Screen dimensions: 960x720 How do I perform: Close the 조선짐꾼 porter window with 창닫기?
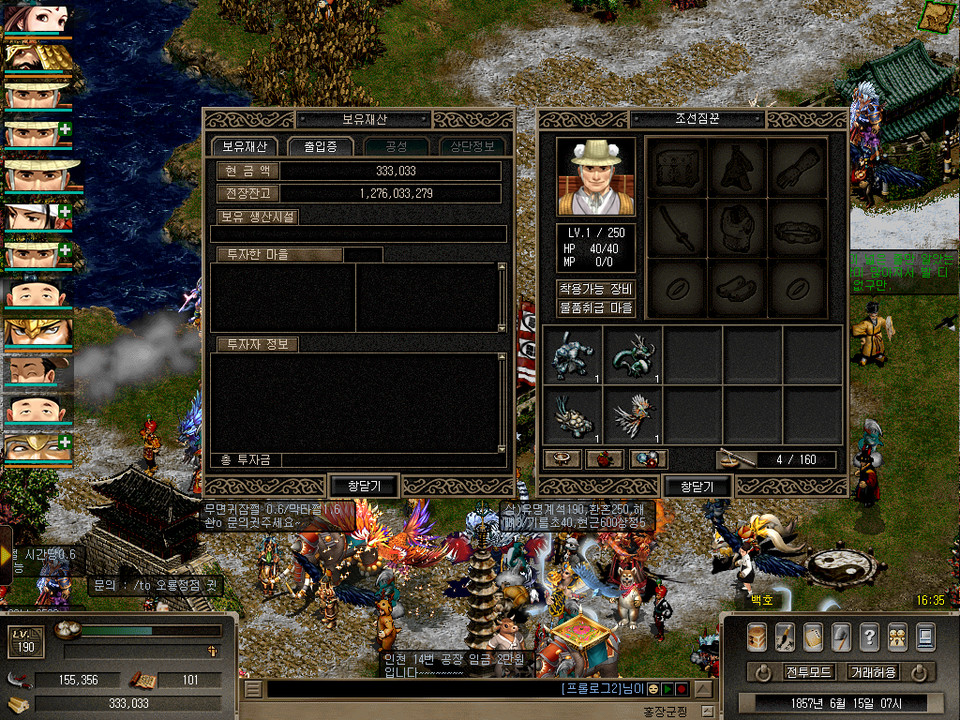click(697, 486)
